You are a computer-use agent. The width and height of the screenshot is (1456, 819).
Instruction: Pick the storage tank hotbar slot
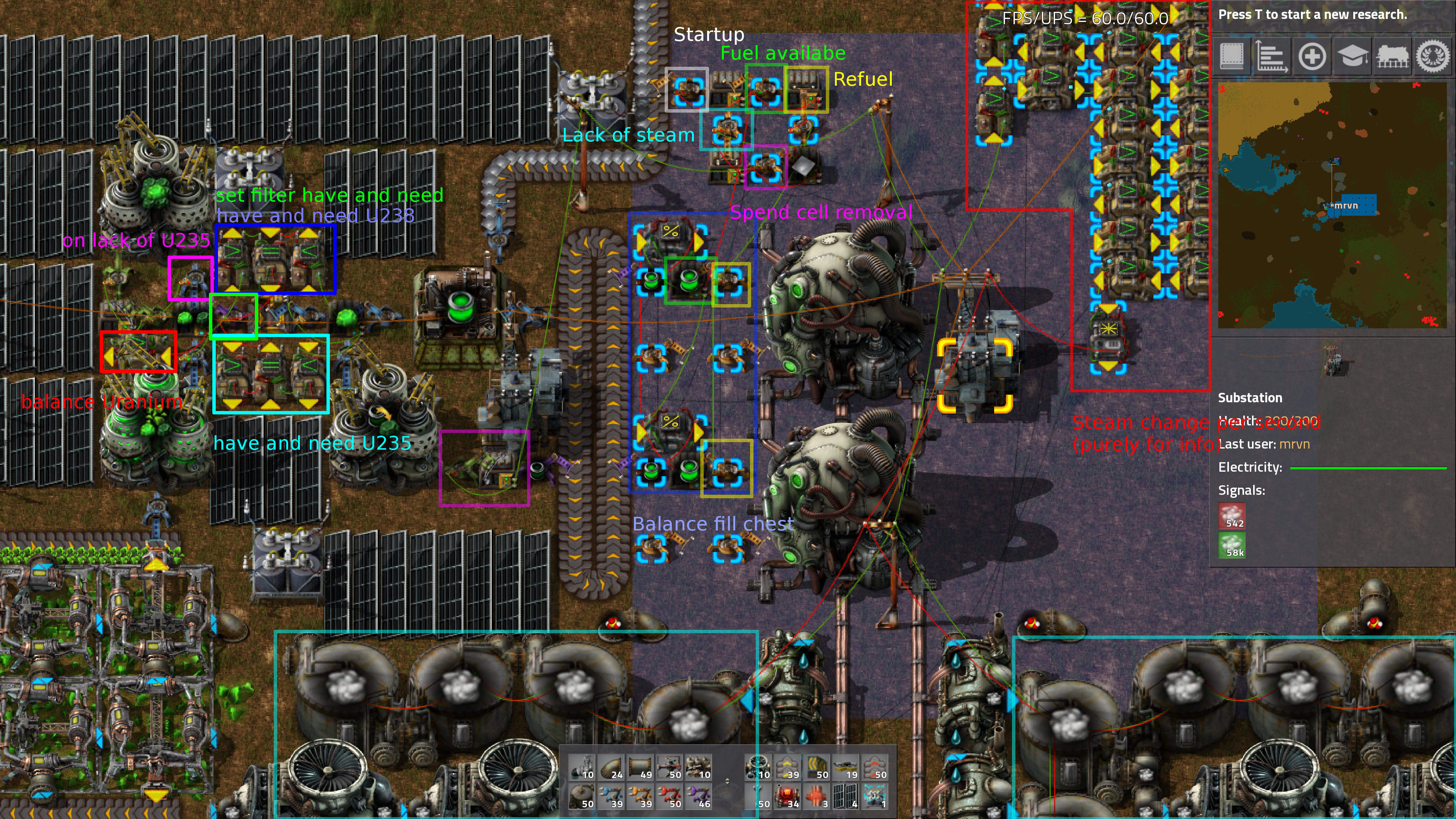(582, 797)
